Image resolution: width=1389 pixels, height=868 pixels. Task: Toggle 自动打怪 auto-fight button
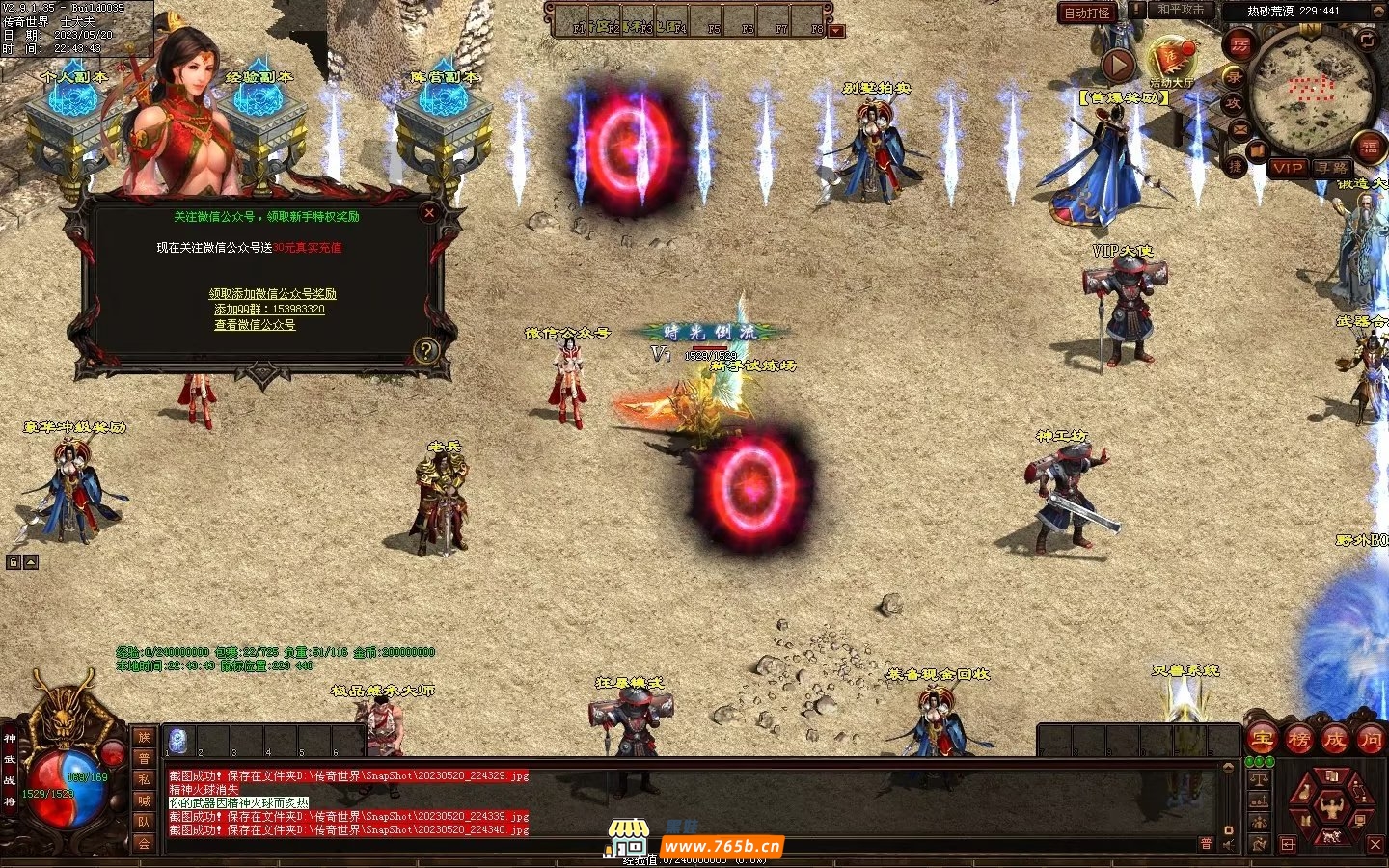pos(1087,13)
